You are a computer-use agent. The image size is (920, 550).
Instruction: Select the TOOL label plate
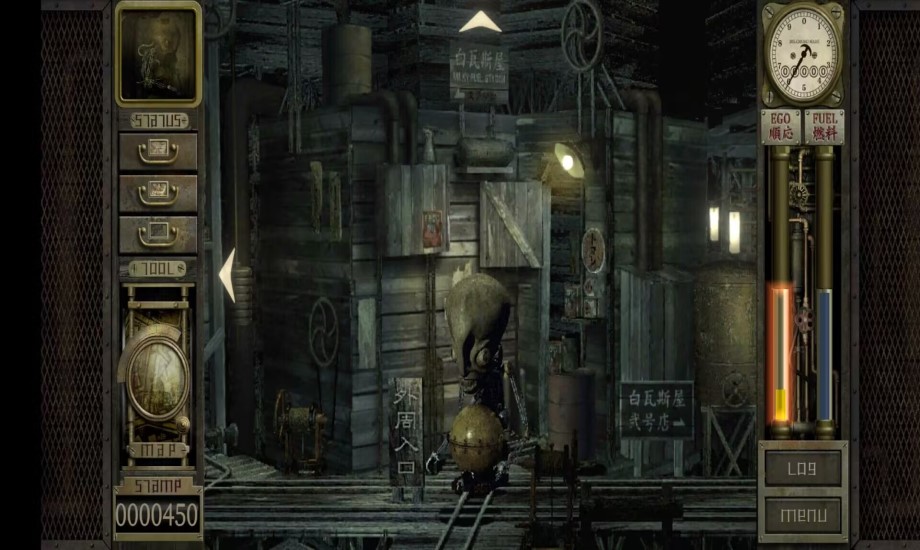157,269
